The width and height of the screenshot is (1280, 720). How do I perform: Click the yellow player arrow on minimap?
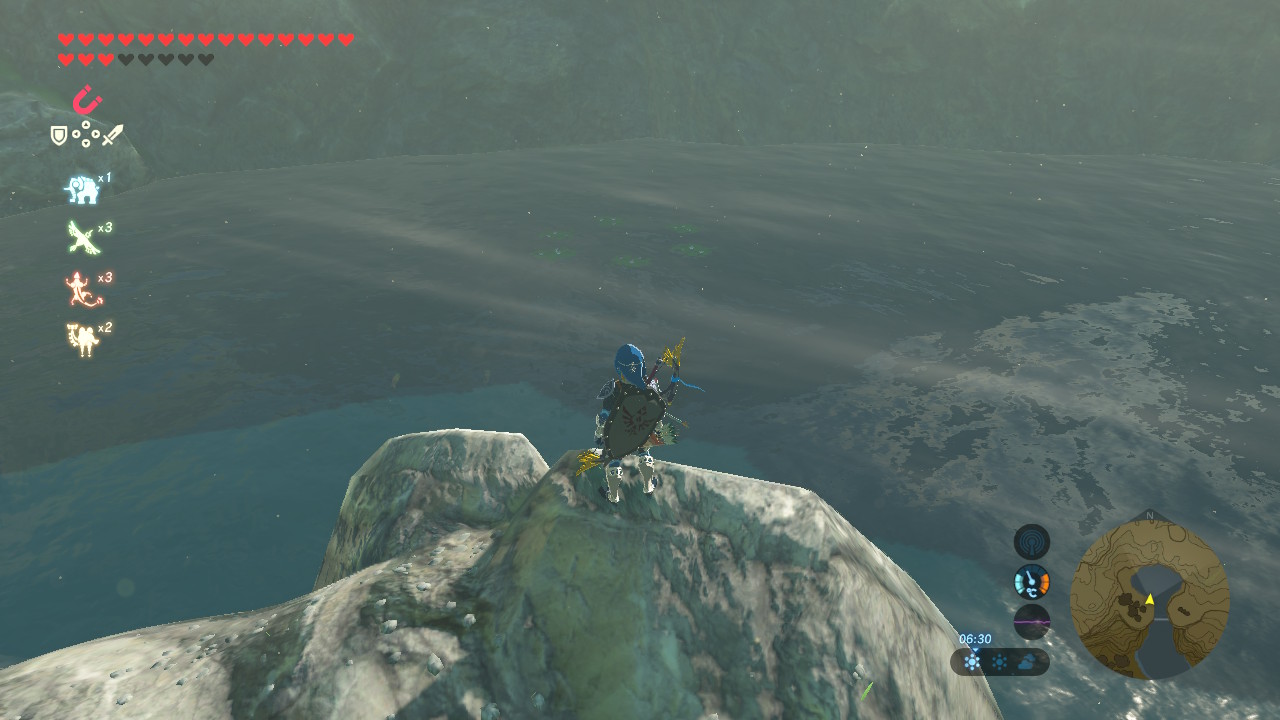pos(1150,599)
